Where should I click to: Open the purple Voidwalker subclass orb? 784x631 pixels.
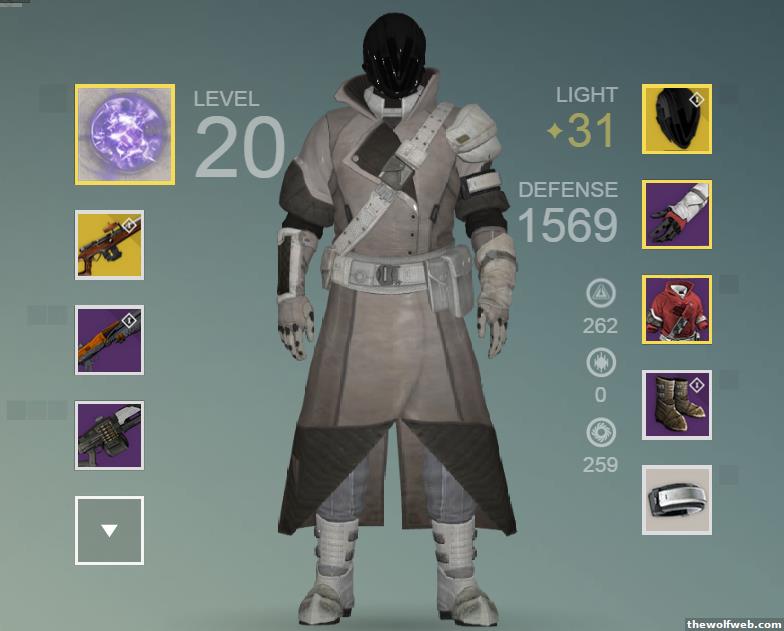[125, 134]
